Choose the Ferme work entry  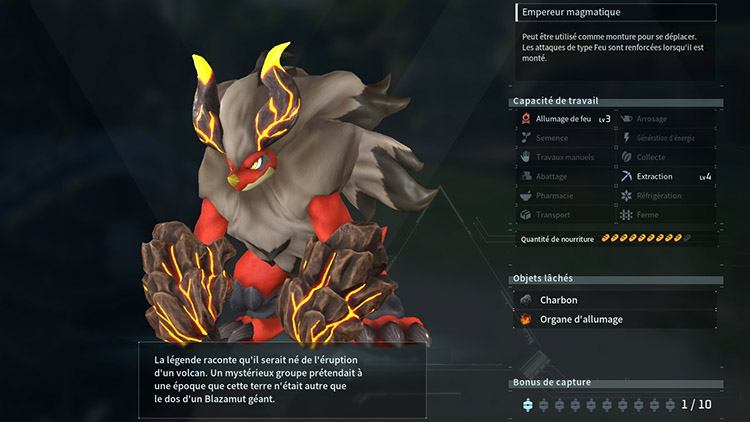pyautogui.click(x=666, y=214)
